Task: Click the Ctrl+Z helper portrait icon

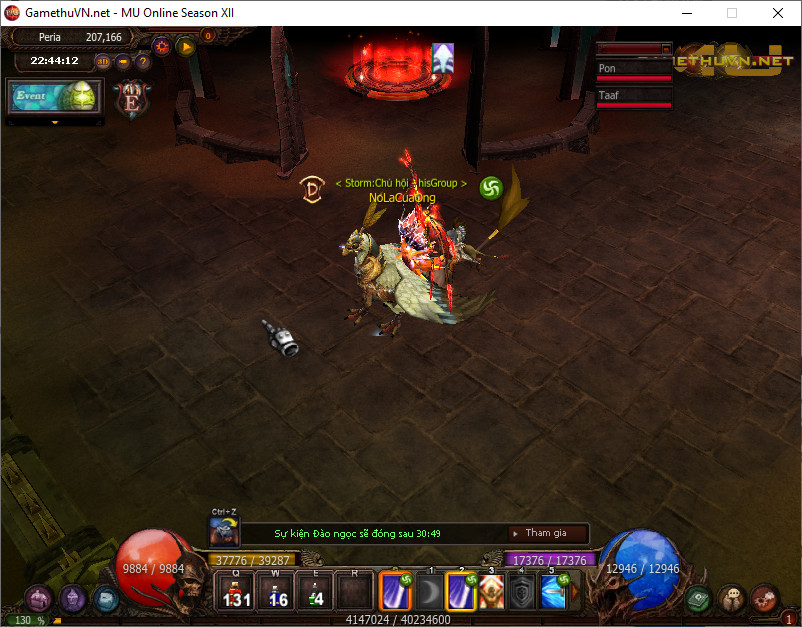Action: [223, 532]
